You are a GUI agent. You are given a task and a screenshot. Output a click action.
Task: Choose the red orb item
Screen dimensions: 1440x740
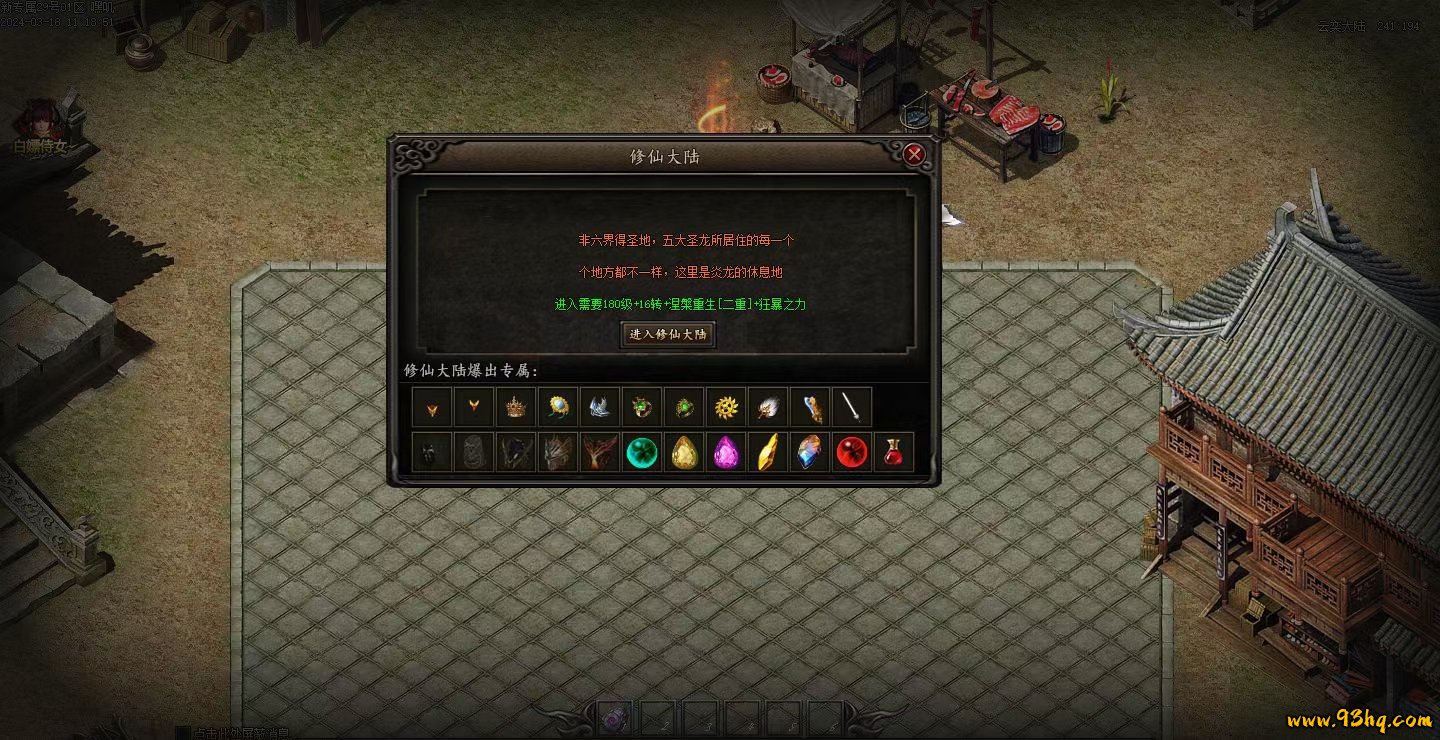[852, 452]
